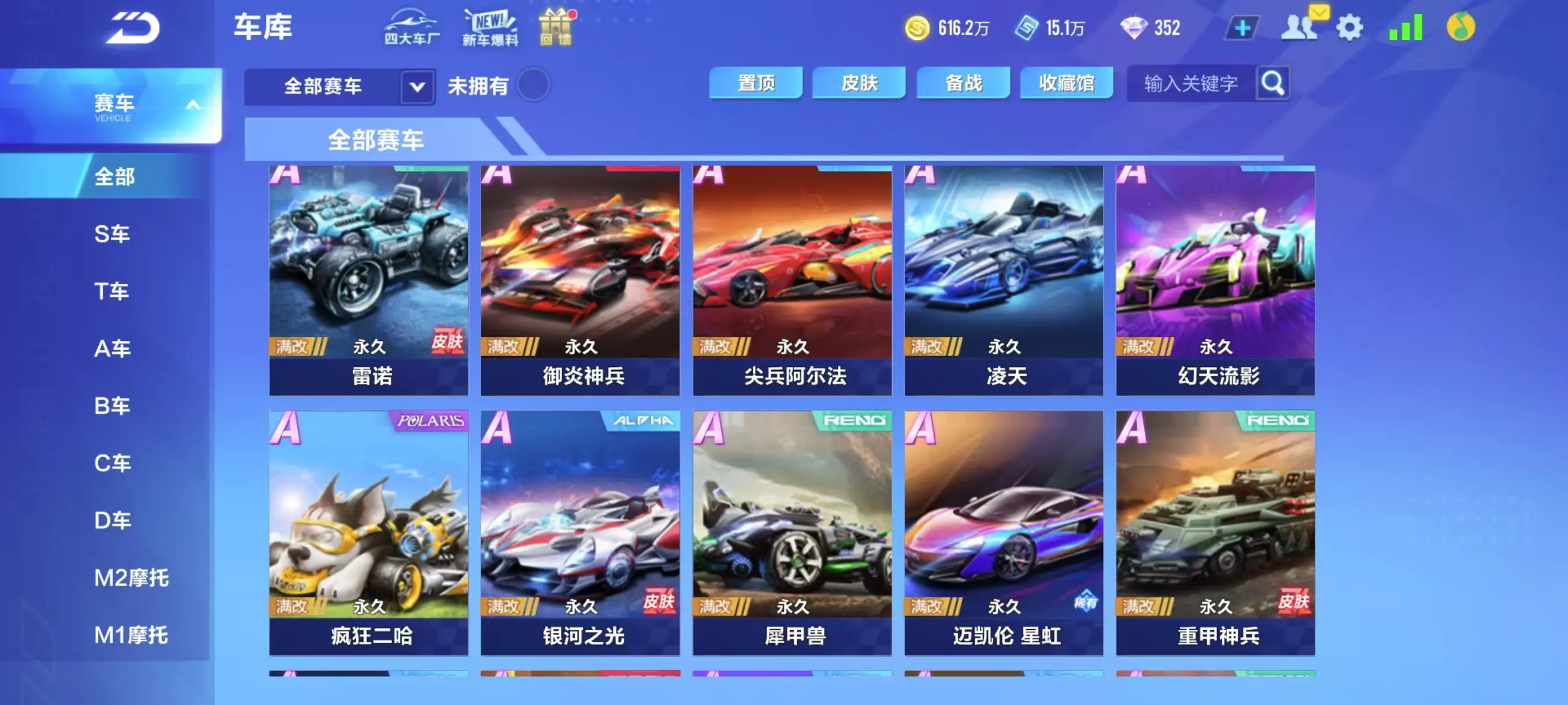Open the 收藏馆 collection hall
The width and height of the screenshot is (1568, 705).
click(x=1066, y=83)
